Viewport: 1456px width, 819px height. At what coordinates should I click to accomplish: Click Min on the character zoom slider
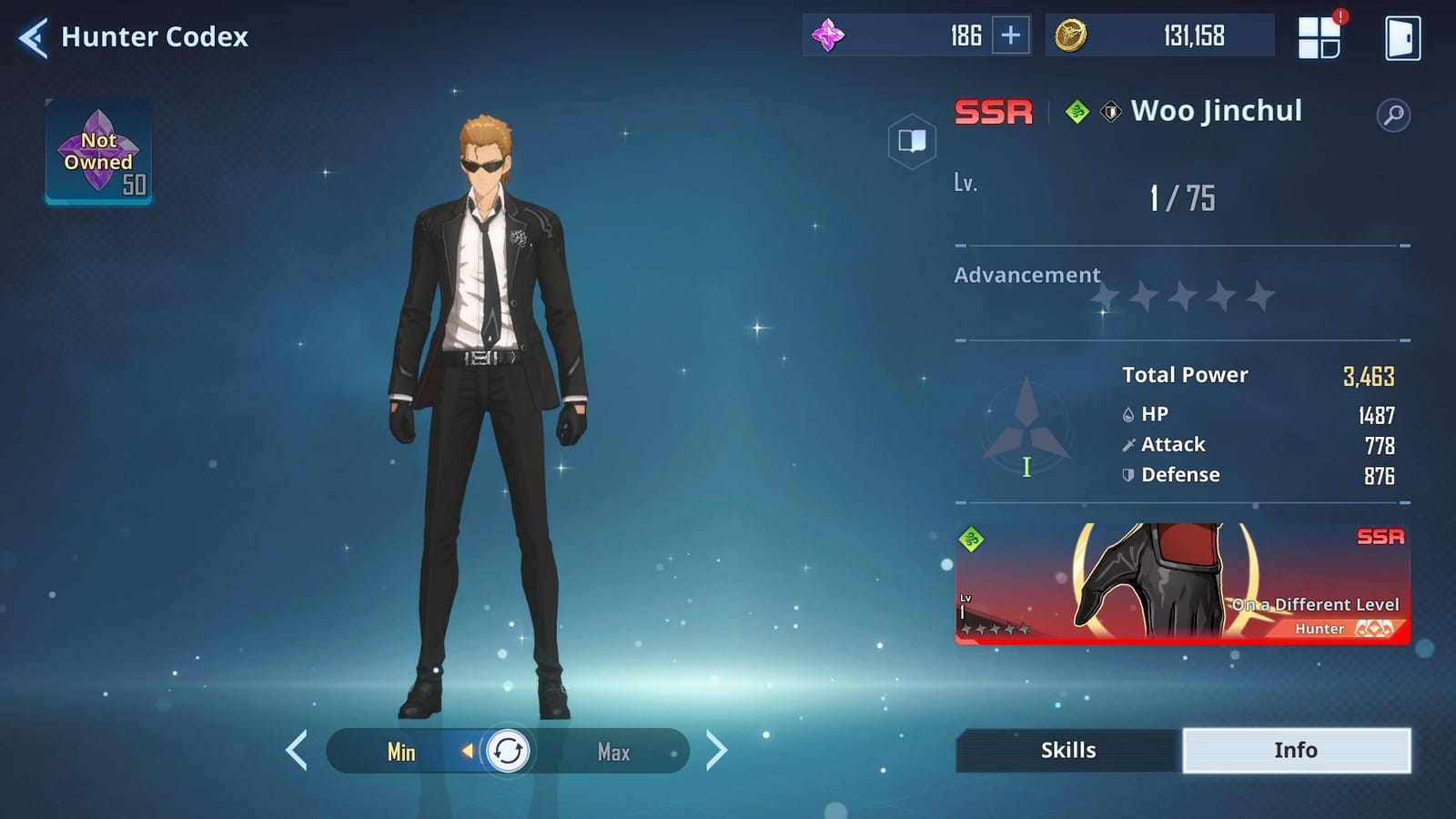click(401, 753)
